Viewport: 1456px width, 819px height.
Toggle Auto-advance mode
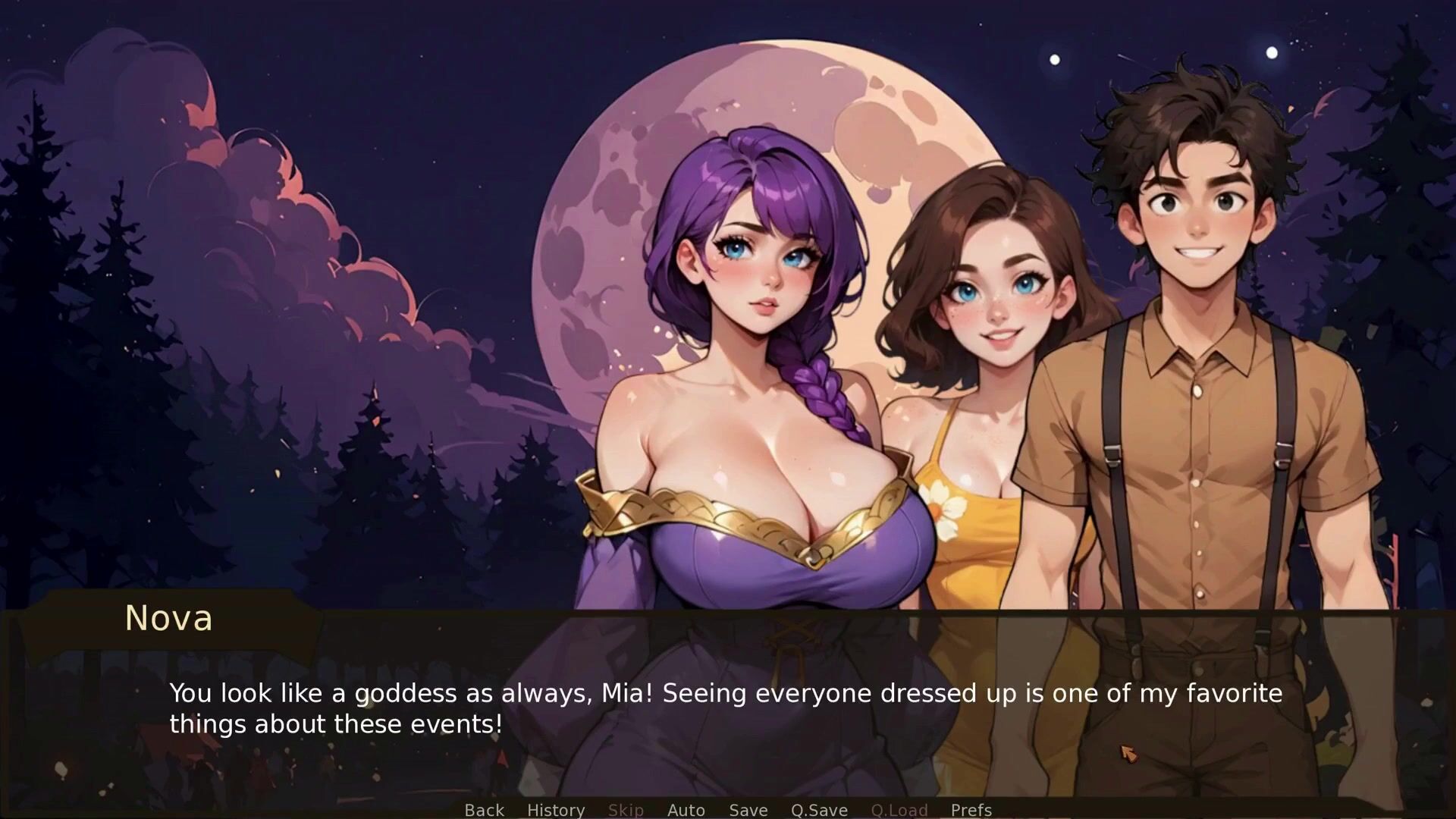[686, 810]
